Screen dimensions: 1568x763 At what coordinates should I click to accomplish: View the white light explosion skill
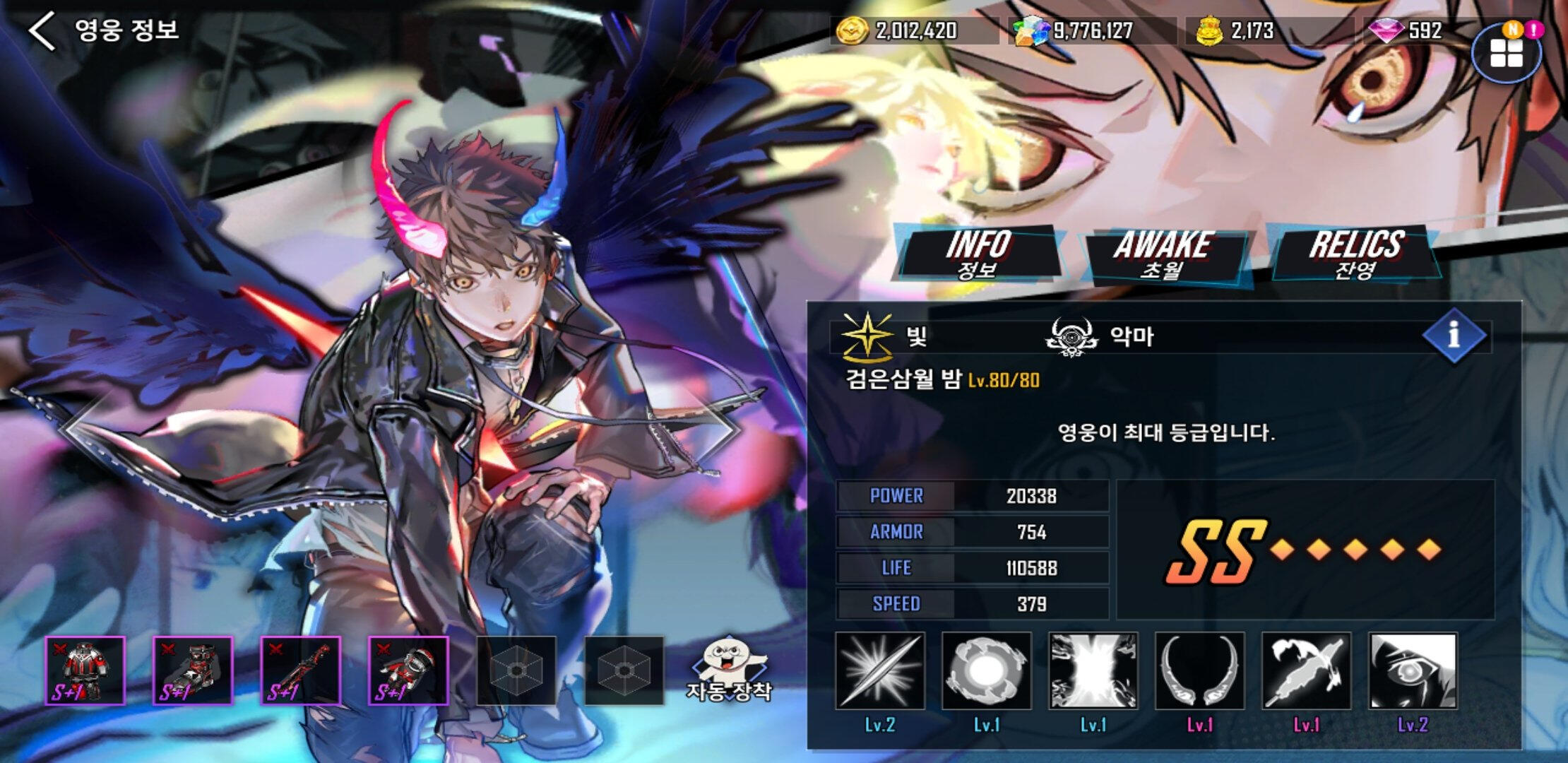coord(1093,670)
